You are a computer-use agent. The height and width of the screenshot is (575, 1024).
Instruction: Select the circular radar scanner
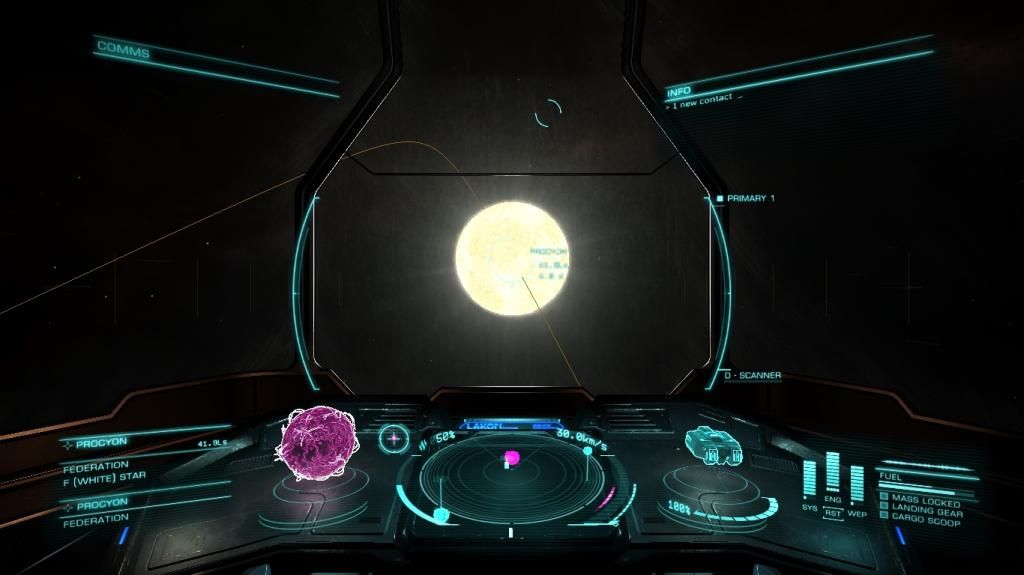point(511,478)
